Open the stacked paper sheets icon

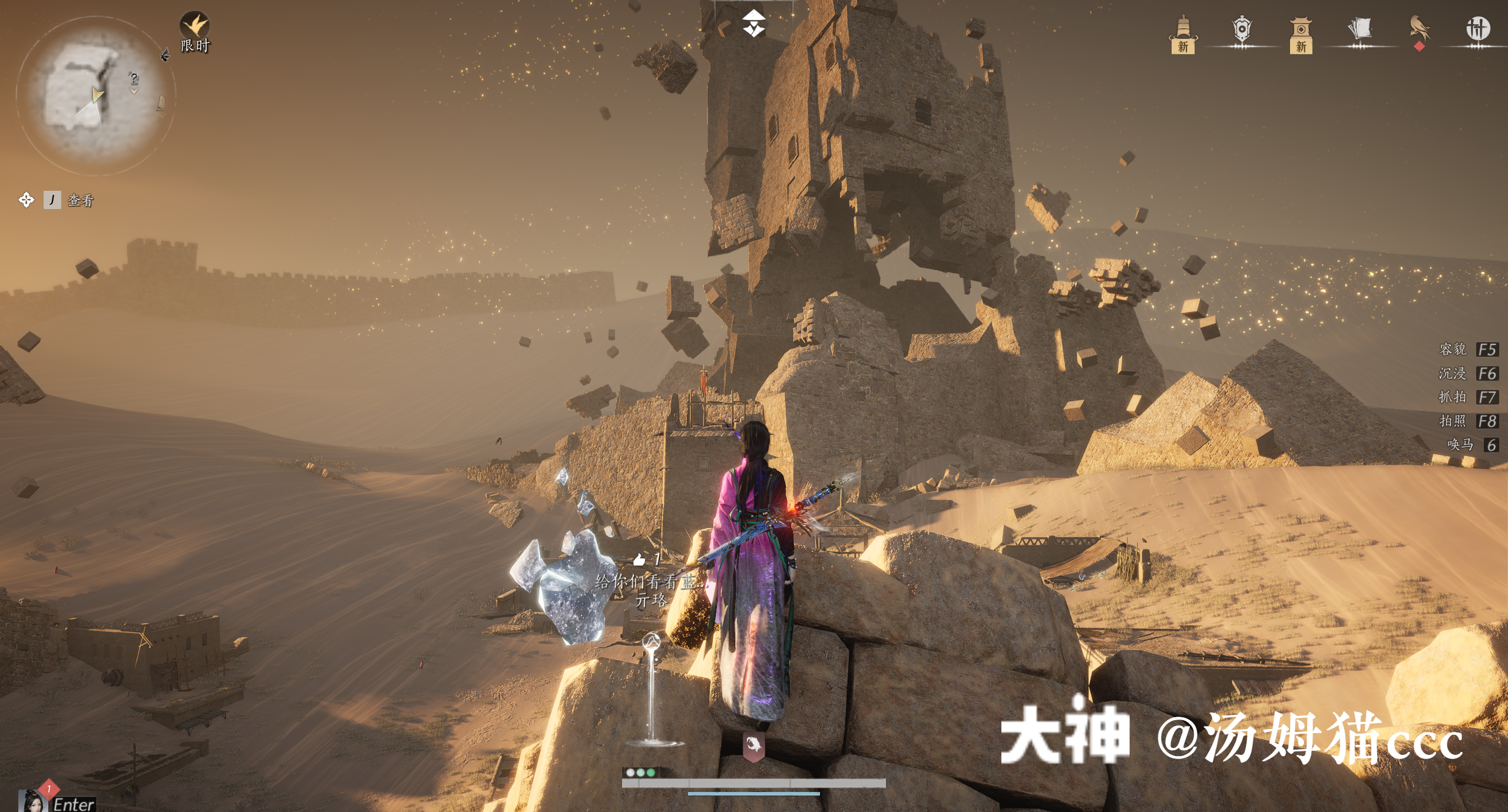[x=1360, y=29]
